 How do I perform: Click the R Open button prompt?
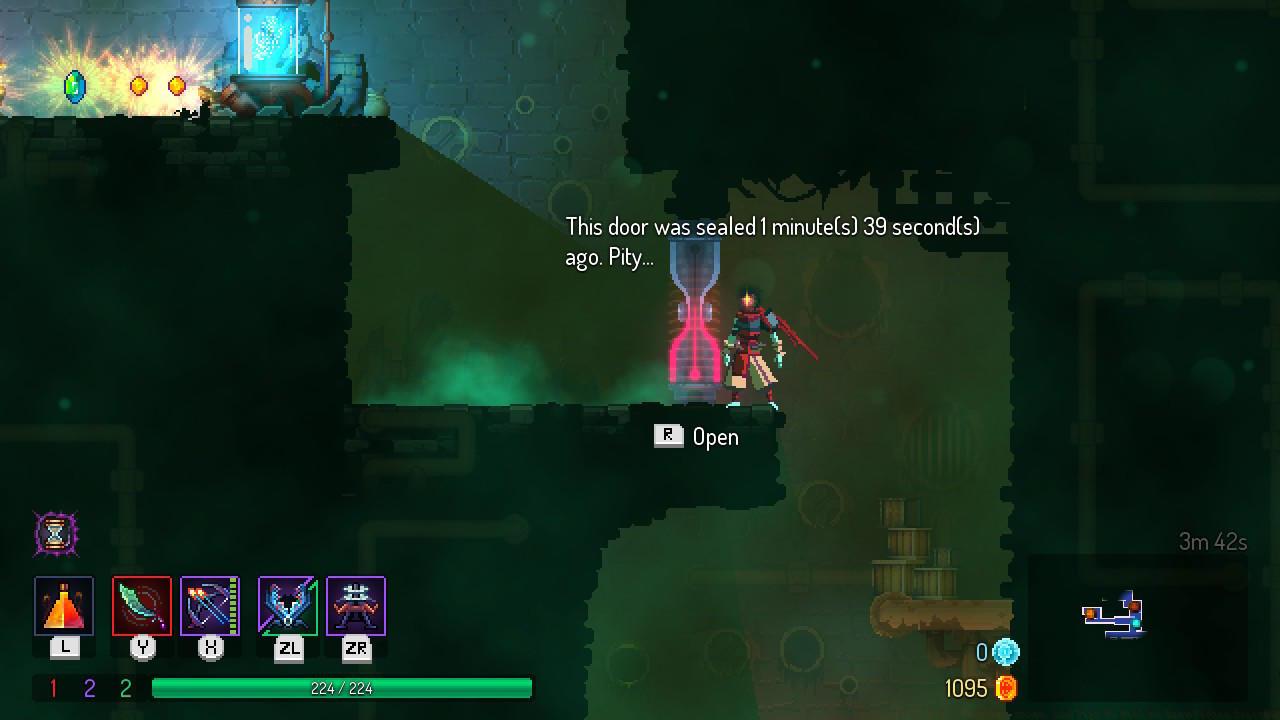(x=697, y=436)
